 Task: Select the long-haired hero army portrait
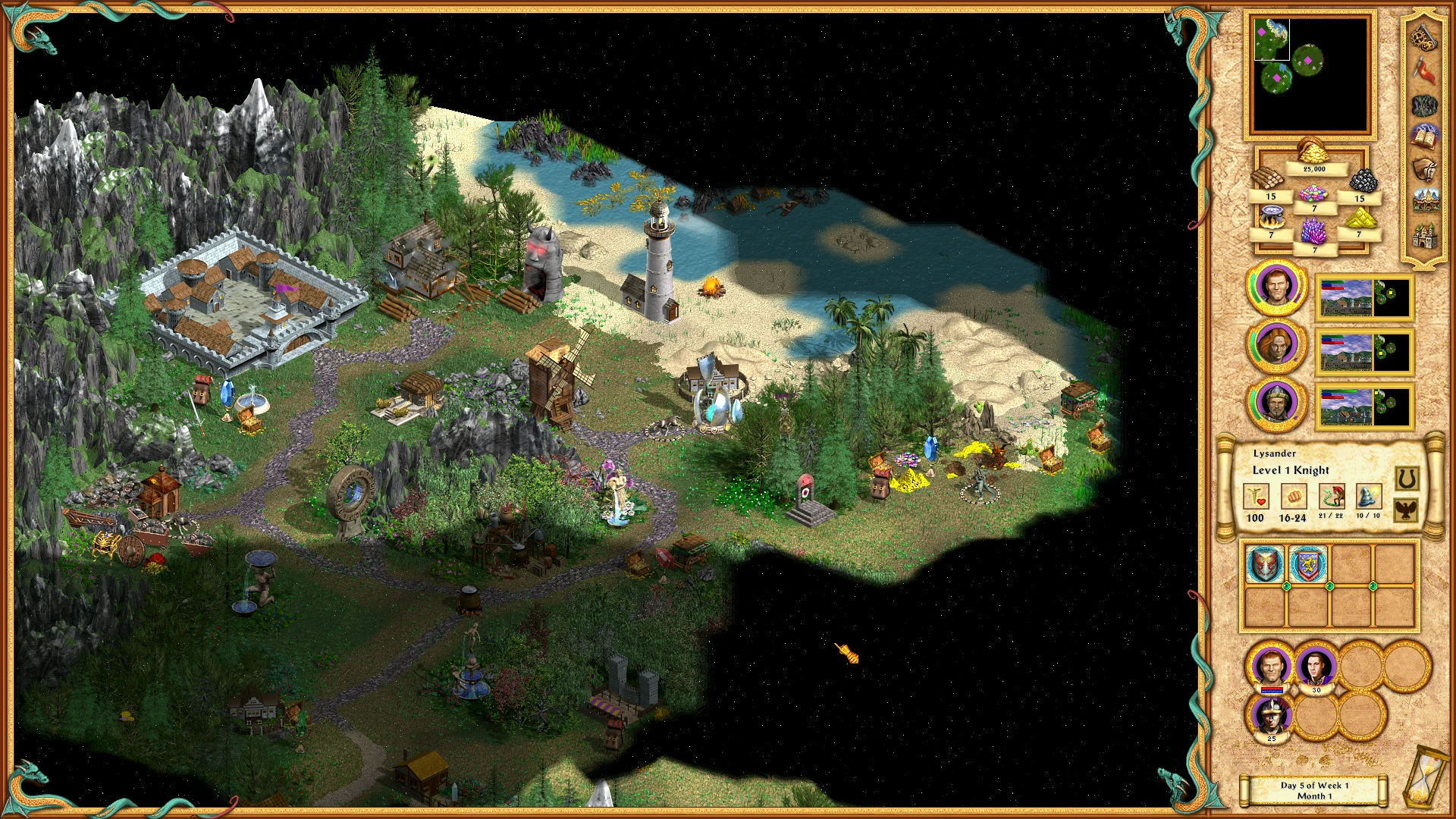pyautogui.click(x=1277, y=345)
